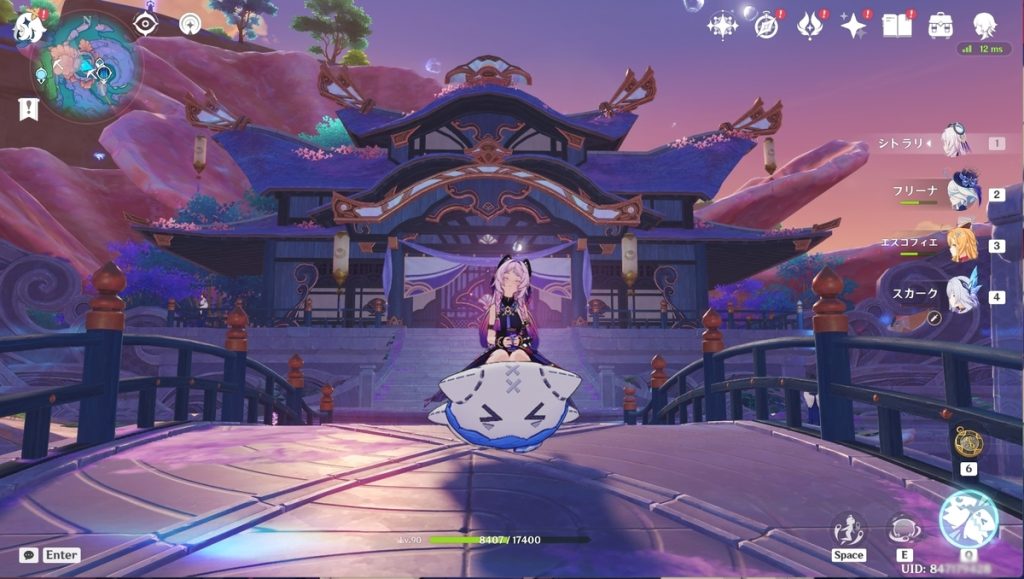Open the map via the minimap
This screenshot has width=1024, height=579.
pyautogui.click(x=86, y=66)
